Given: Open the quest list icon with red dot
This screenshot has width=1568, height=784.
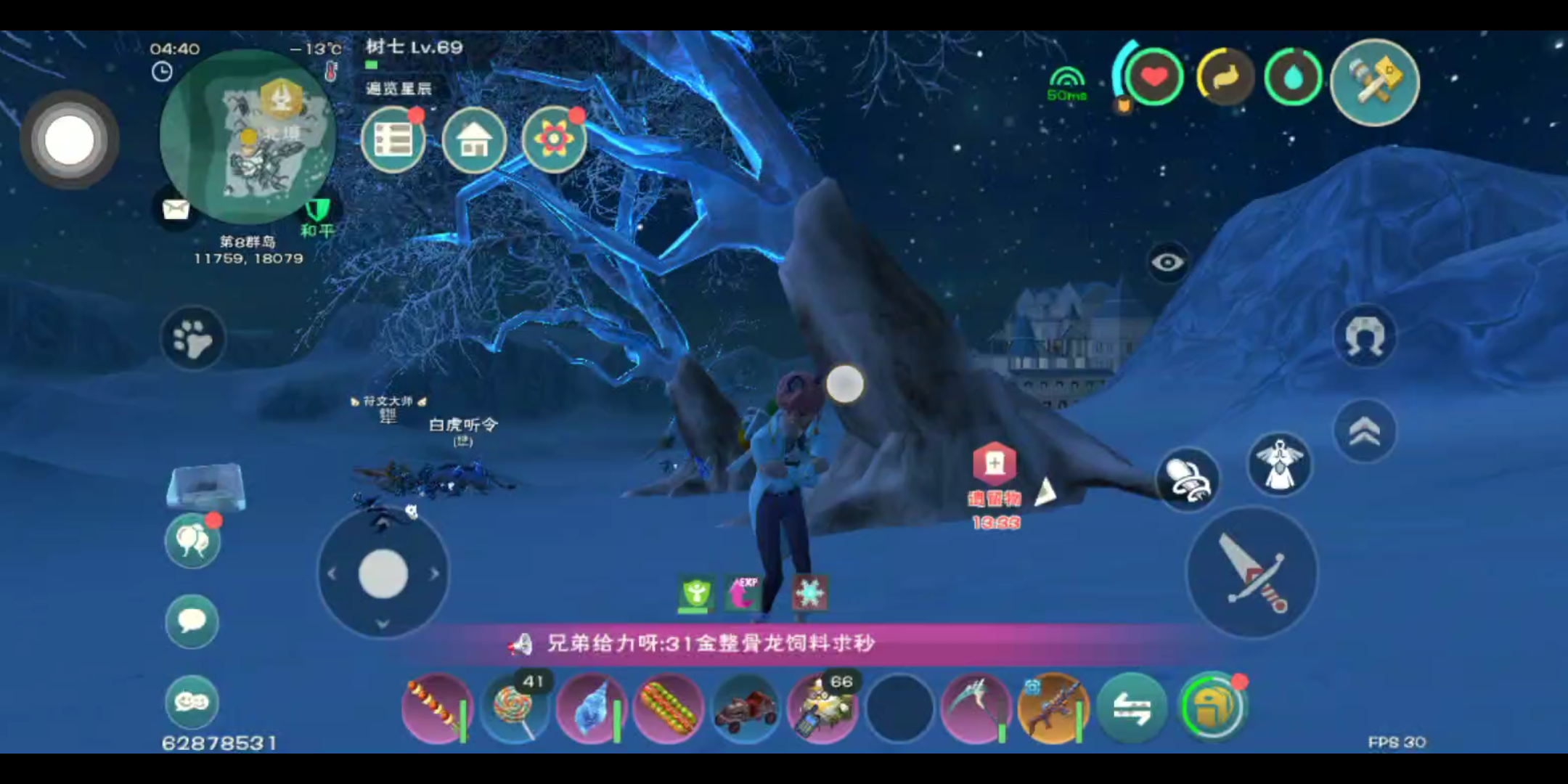Looking at the screenshot, I should coord(394,140).
